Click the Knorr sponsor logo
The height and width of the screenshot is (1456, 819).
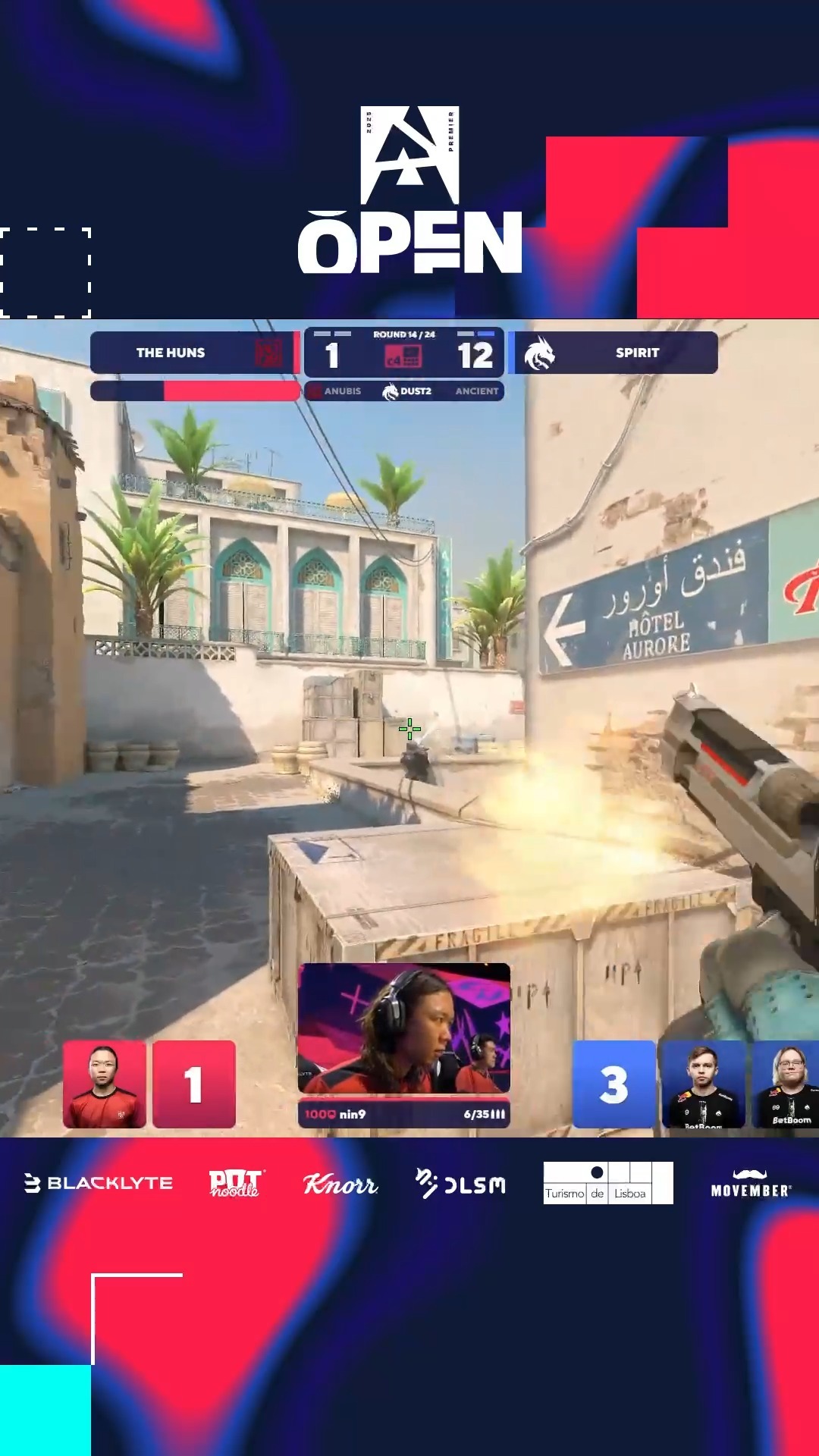tap(340, 1184)
